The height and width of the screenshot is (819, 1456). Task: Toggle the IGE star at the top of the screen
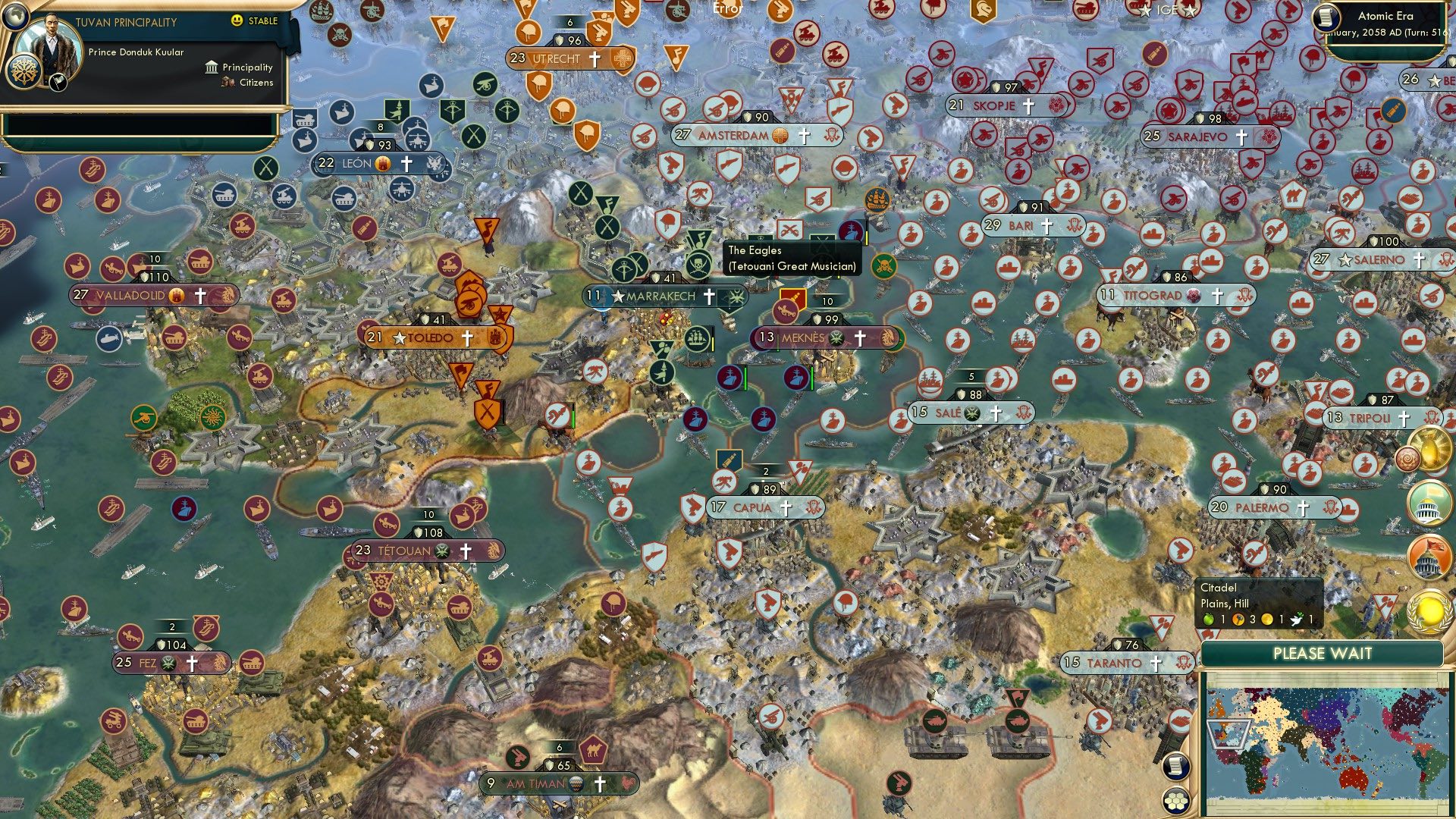[1147, 10]
